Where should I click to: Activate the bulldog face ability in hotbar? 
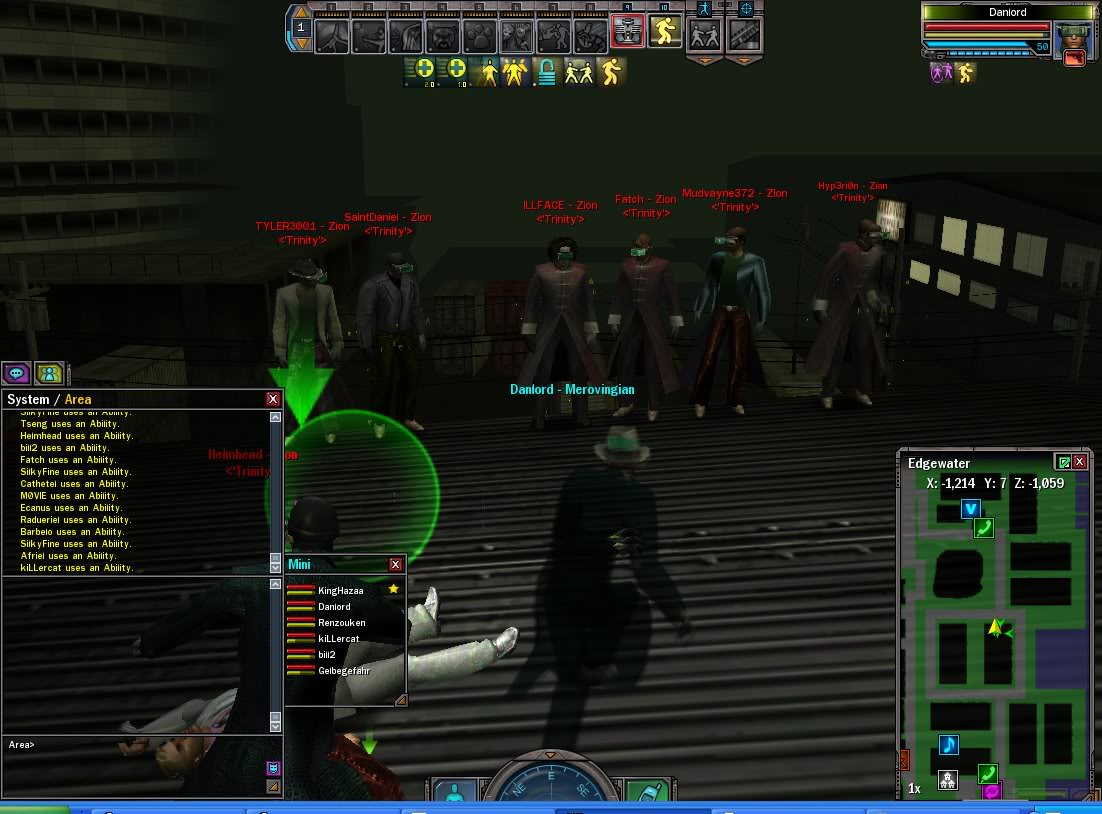click(443, 36)
